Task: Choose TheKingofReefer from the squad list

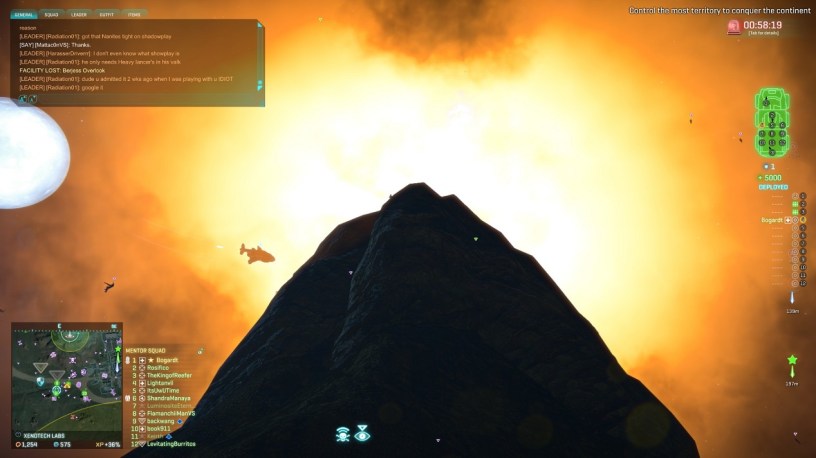Action: click(169, 375)
